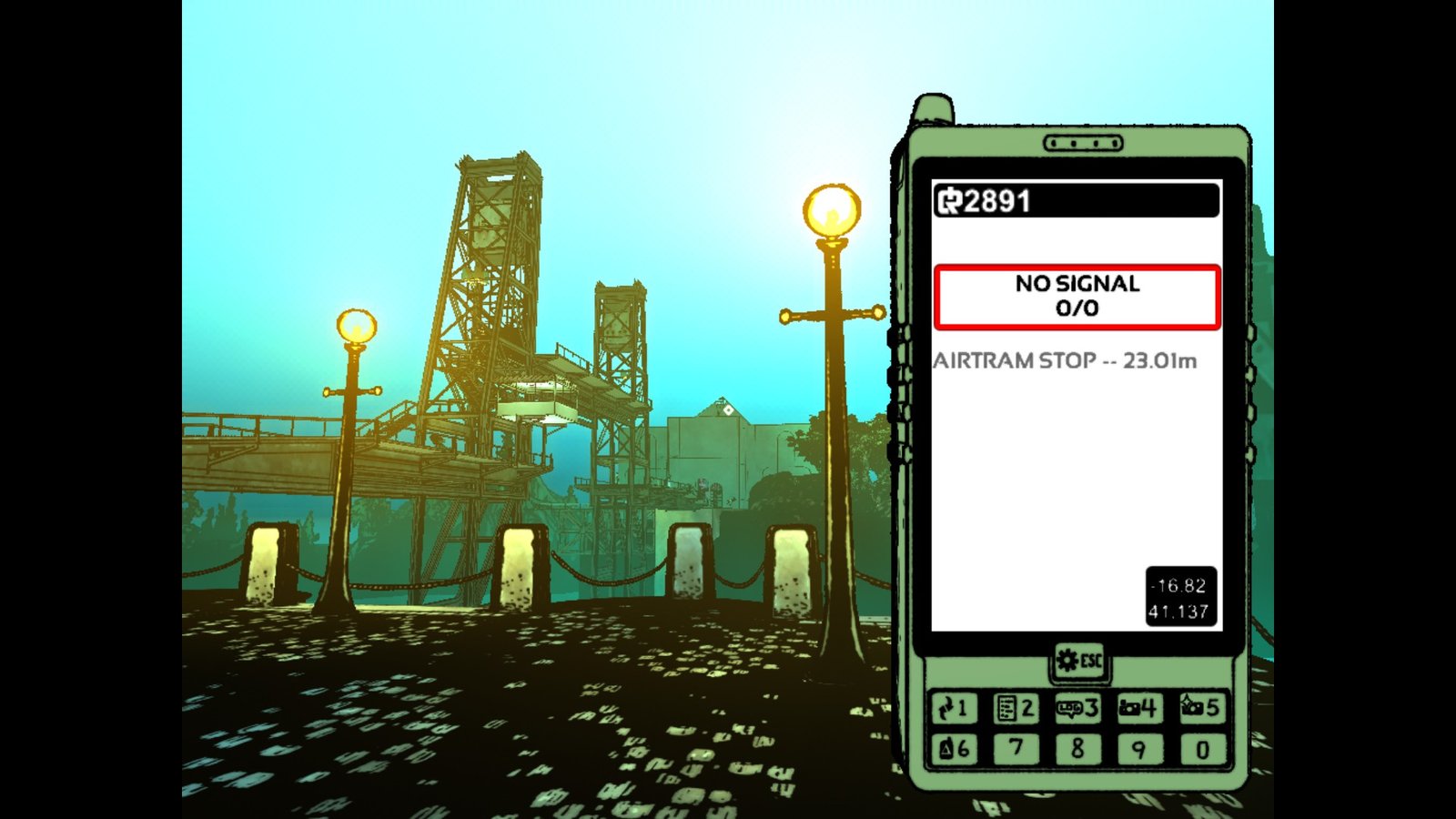Click the speaker grille above the screen
This screenshot has width=1456, height=819.
1084,143
